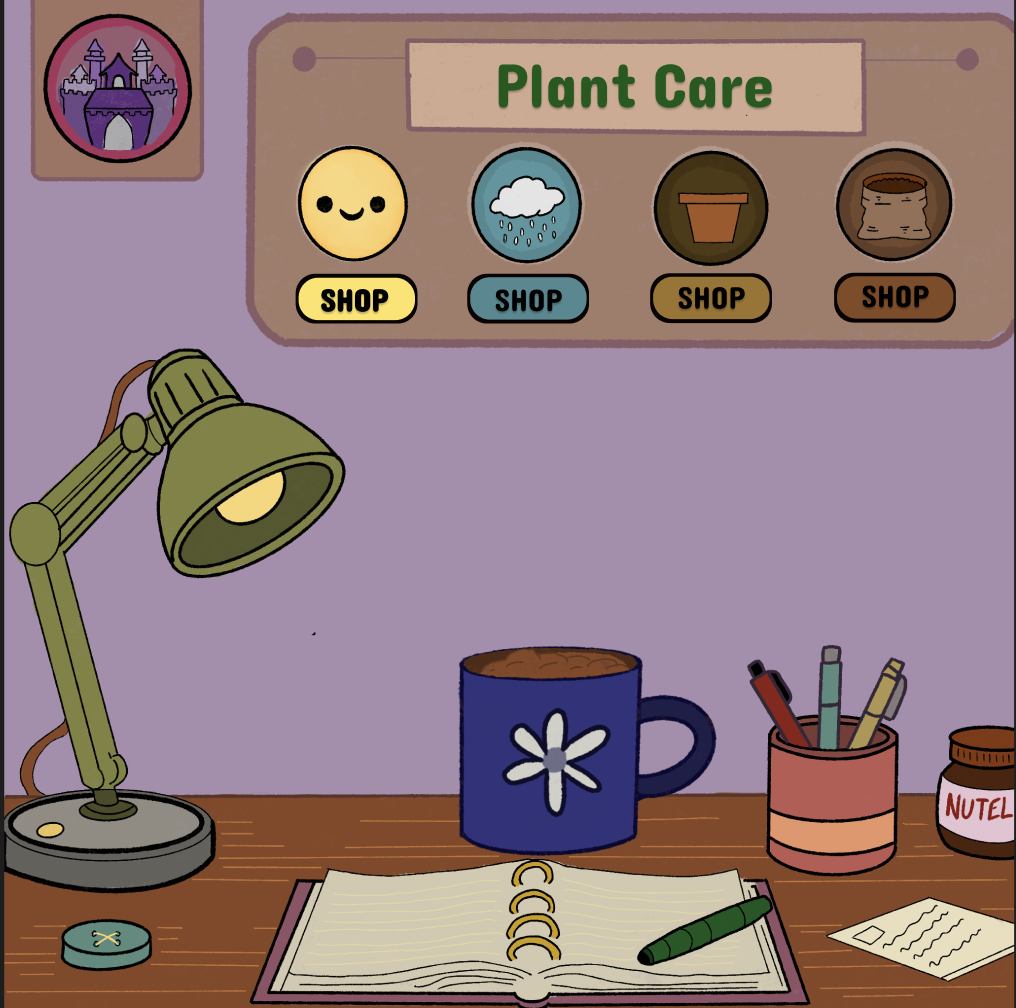The width and height of the screenshot is (1016, 1008).
Task: Visit the SHOP below the soil bag
Action: click(894, 297)
